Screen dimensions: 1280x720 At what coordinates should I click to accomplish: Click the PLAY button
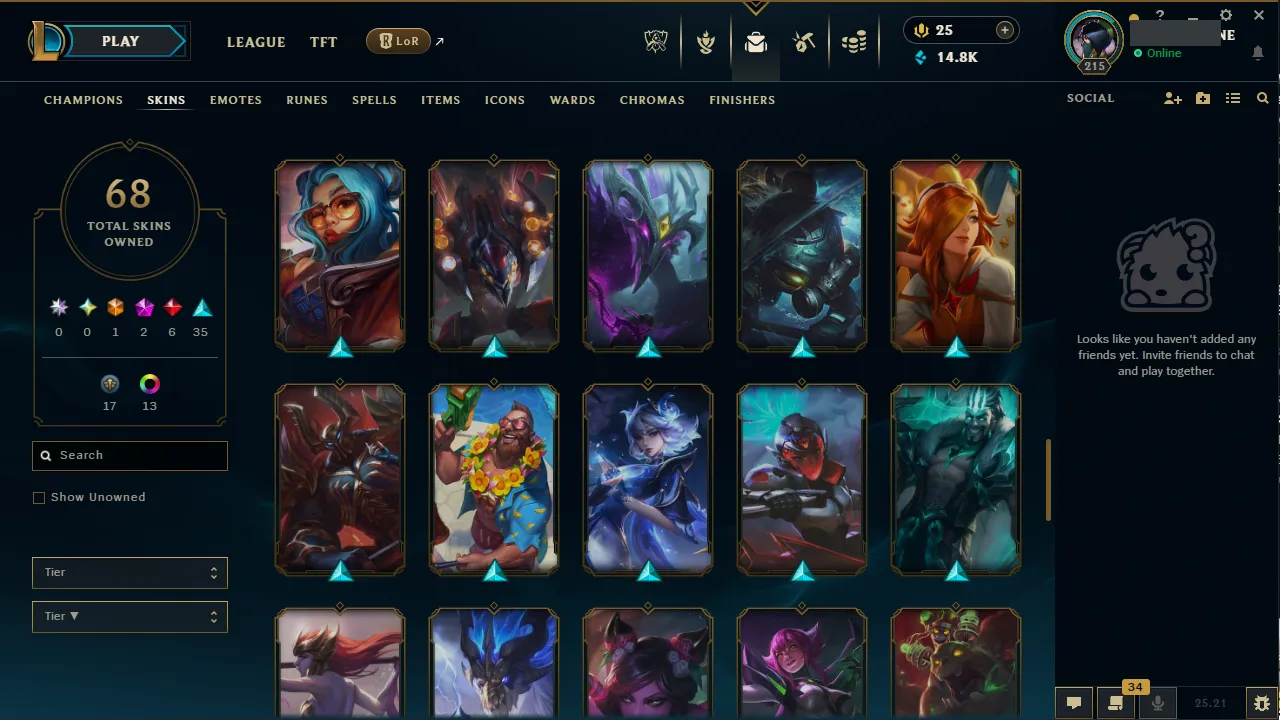click(120, 41)
